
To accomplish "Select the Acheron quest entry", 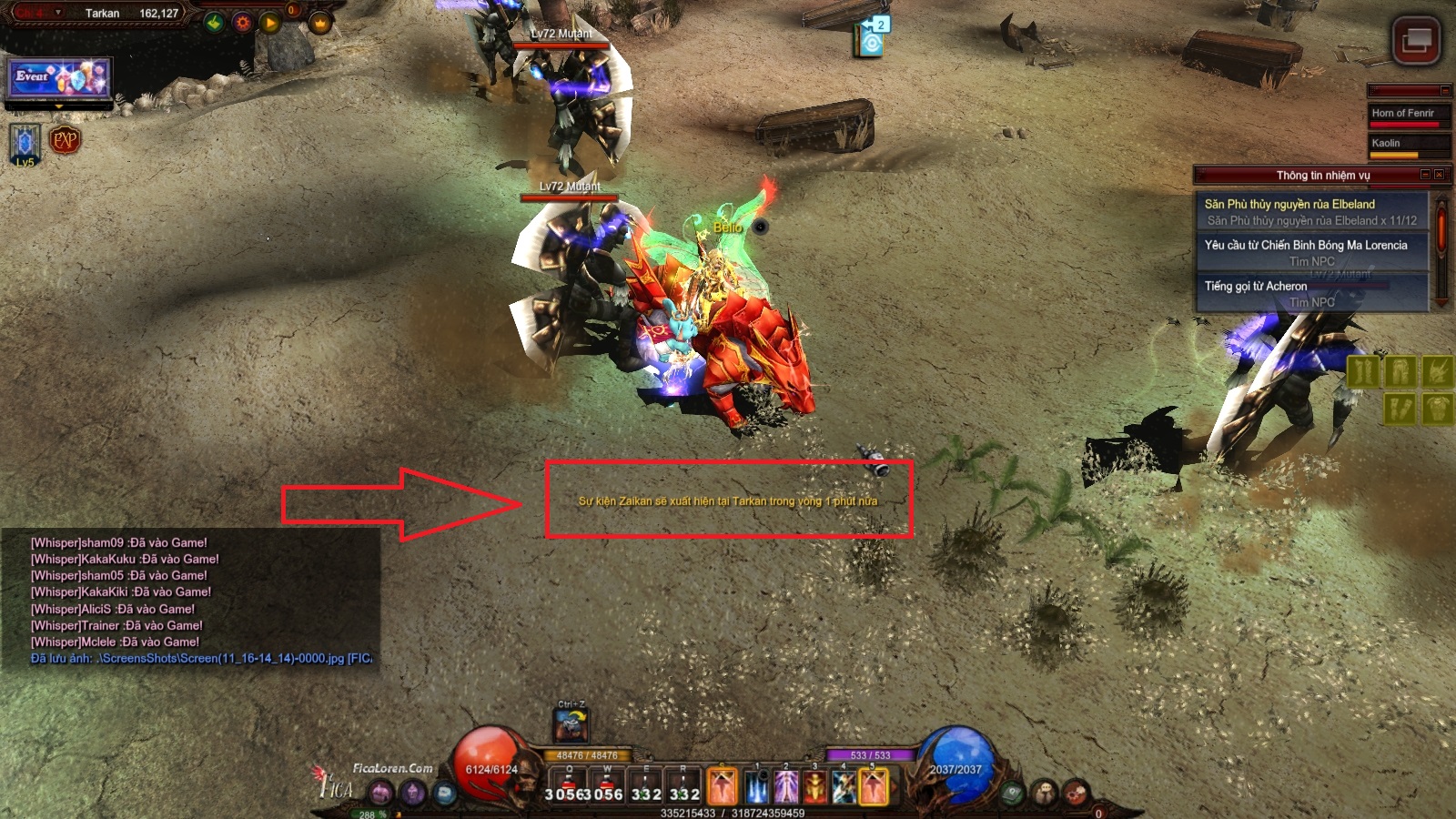I will [x=1310, y=294].
